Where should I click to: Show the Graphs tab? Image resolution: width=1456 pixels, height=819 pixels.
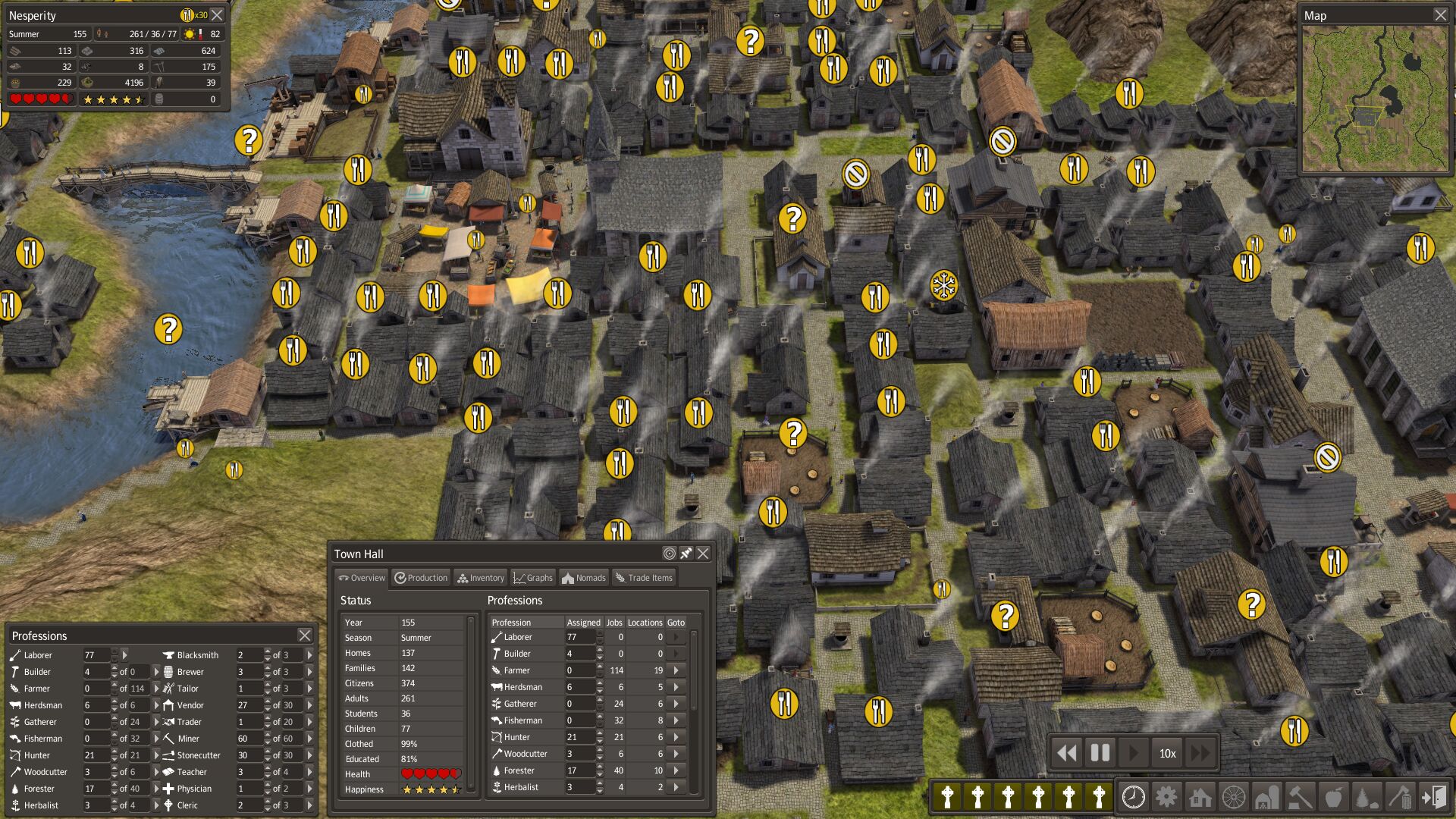(x=532, y=578)
